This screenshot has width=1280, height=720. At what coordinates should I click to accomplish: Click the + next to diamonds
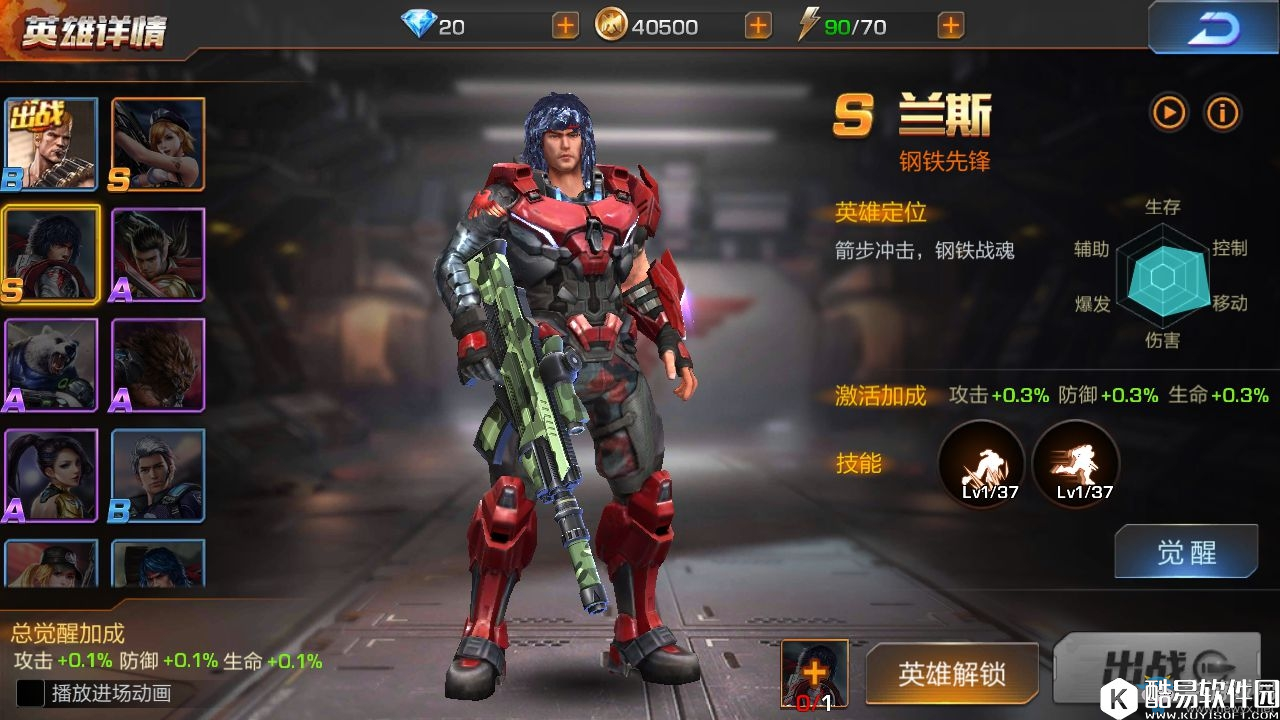point(563,26)
